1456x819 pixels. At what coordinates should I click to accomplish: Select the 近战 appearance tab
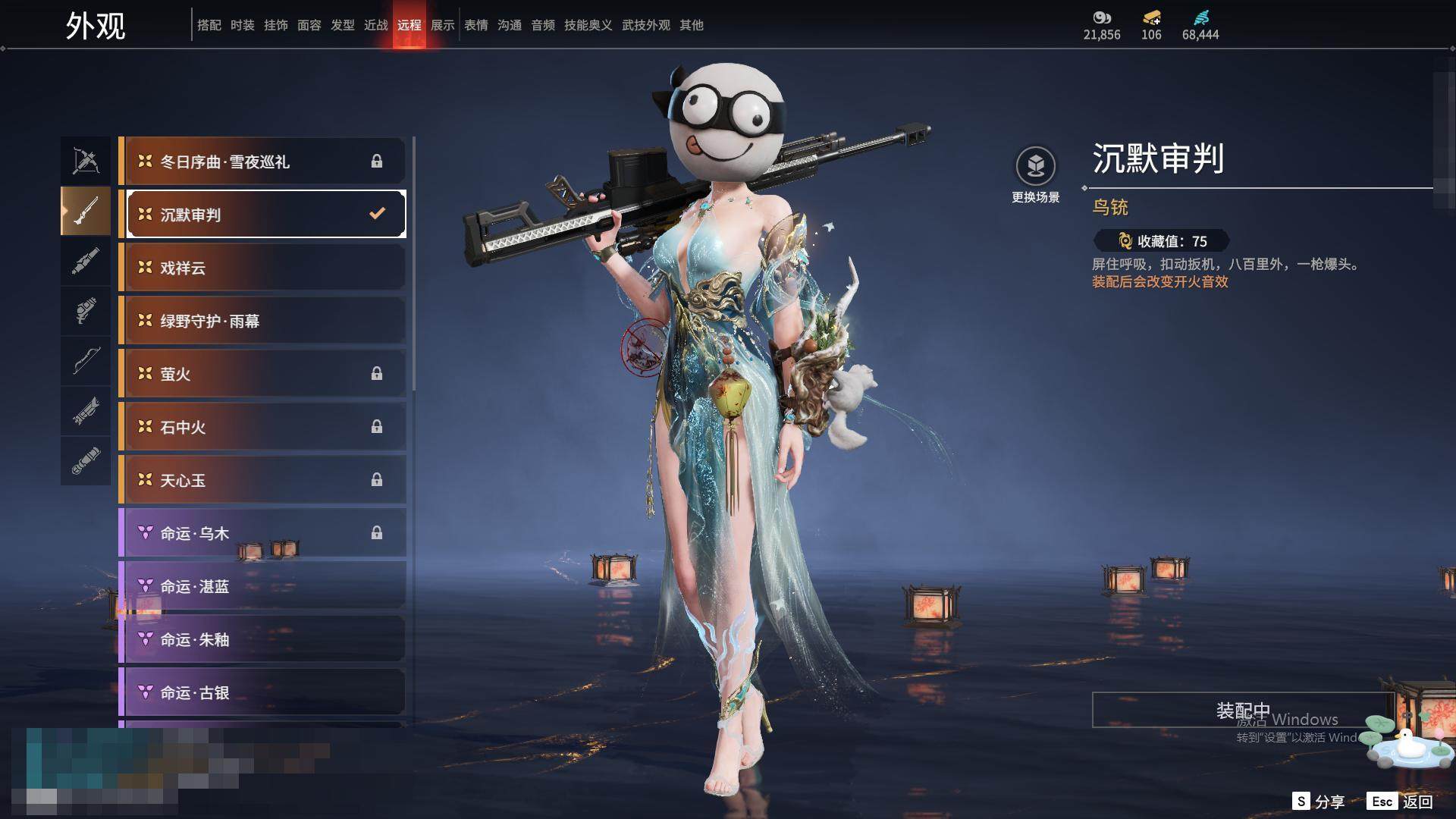376,25
